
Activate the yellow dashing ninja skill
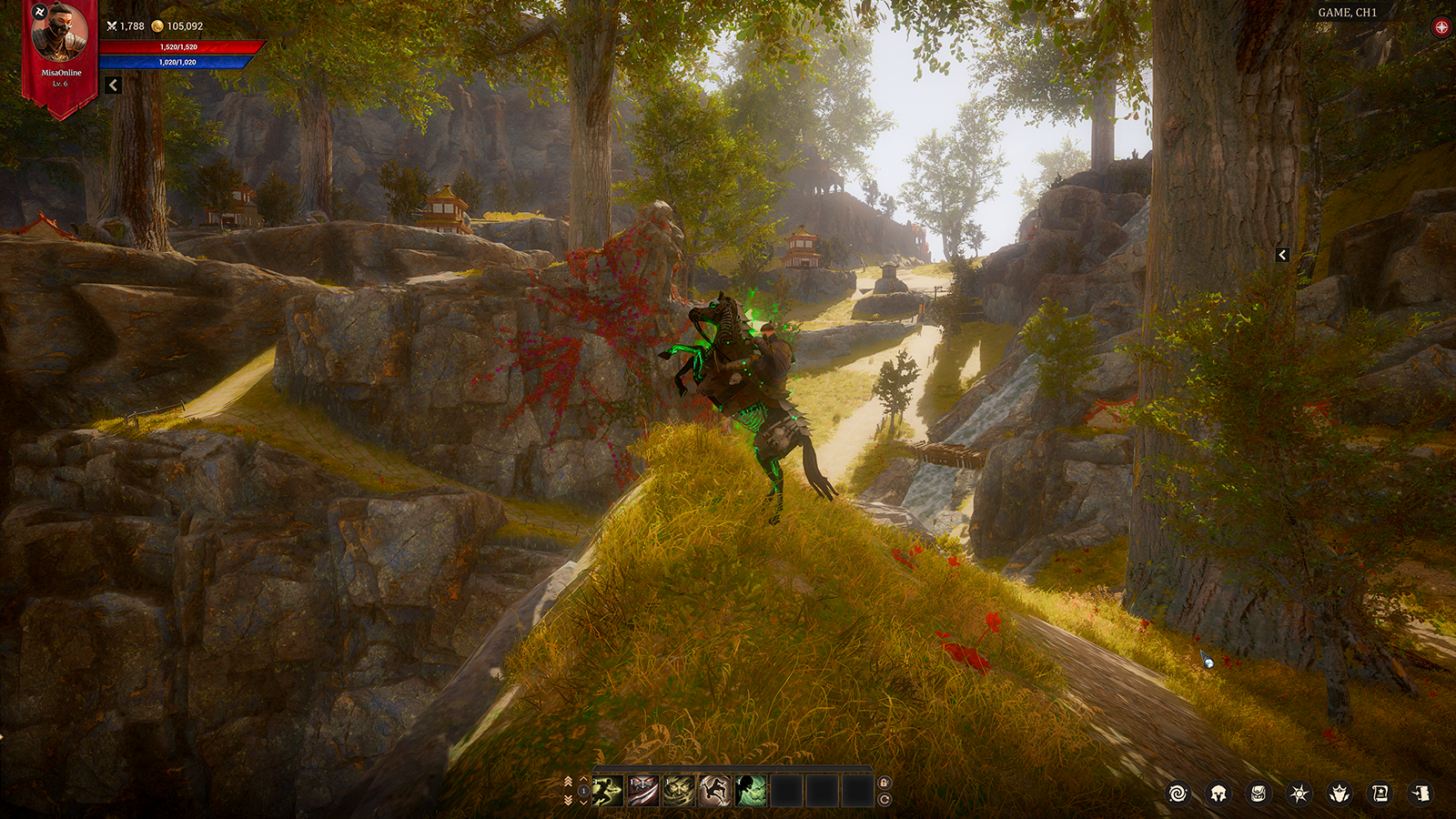608,791
